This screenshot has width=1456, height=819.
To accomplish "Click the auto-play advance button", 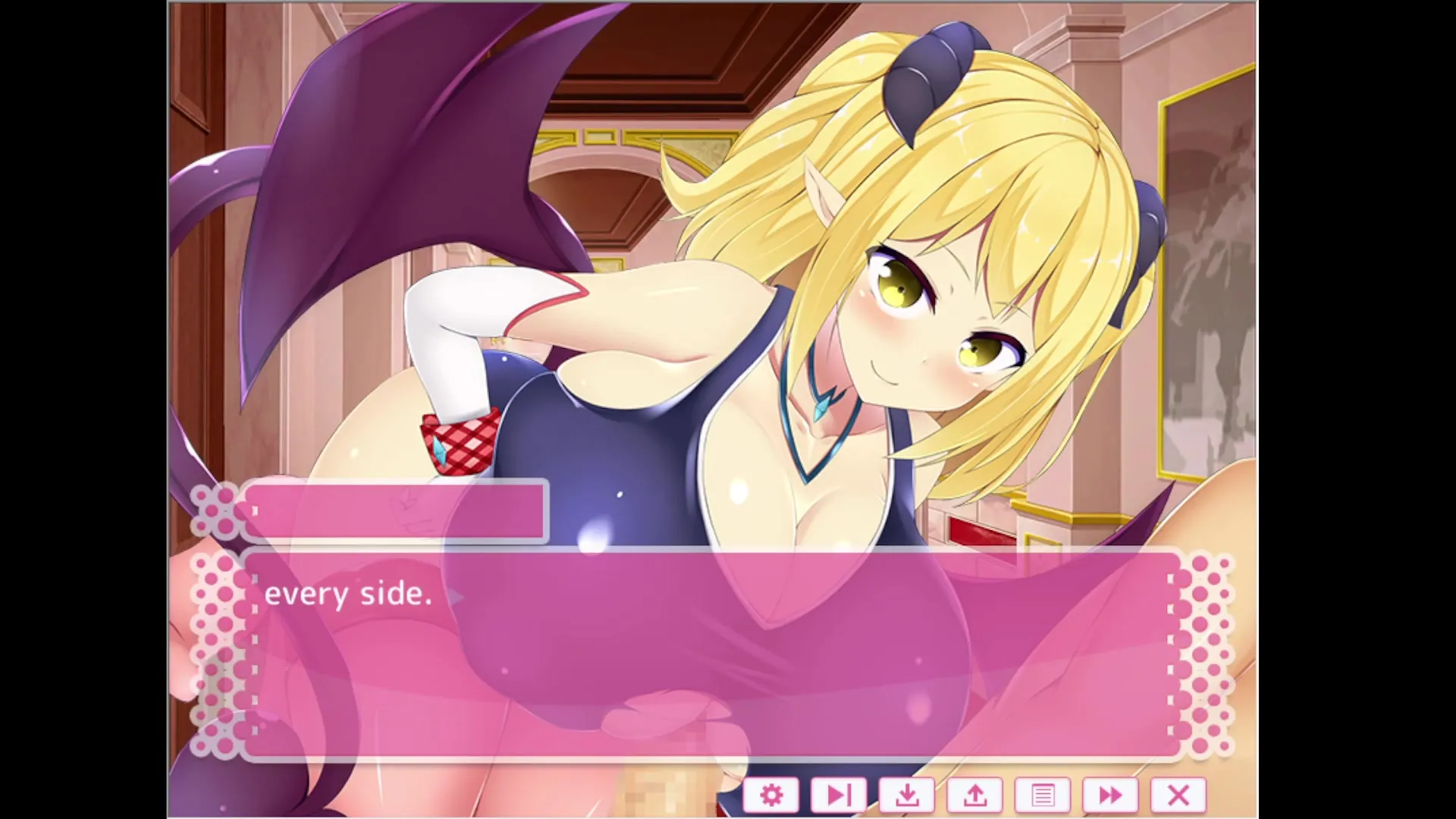I will 839,795.
